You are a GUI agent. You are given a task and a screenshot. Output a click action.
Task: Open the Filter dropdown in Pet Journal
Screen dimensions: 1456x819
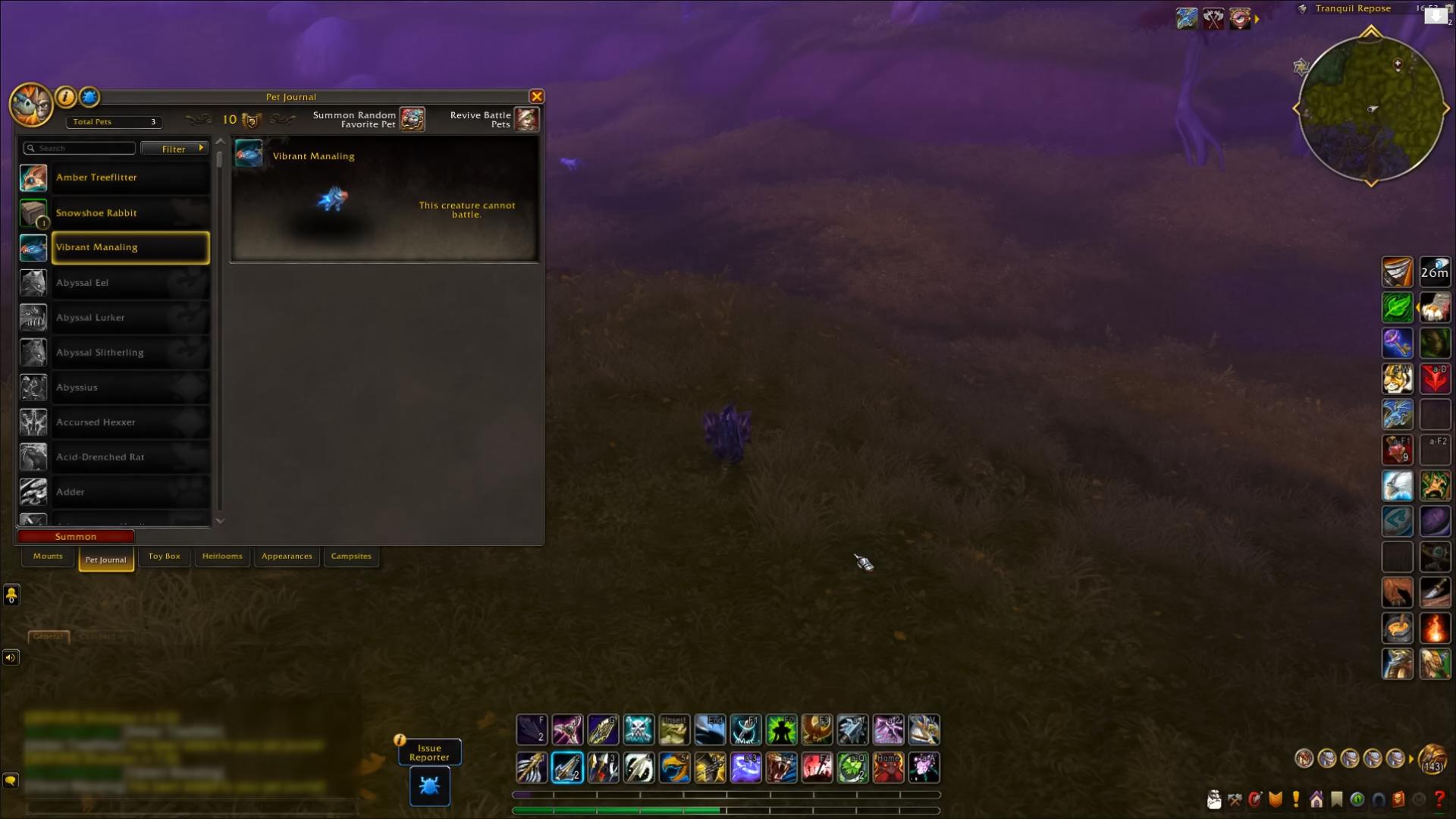(174, 149)
